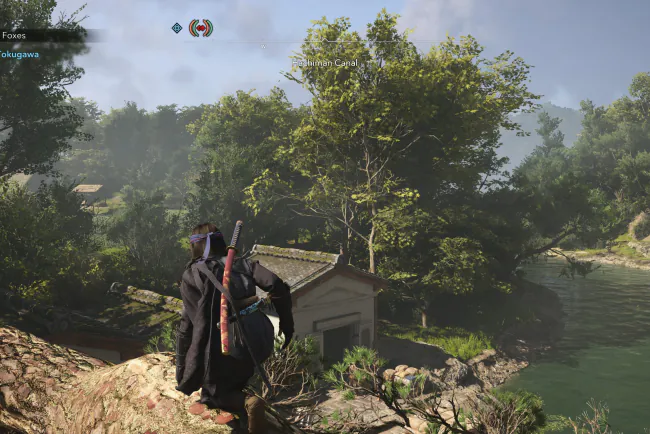Click the Hachiman Canal location label

coord(325,62)
